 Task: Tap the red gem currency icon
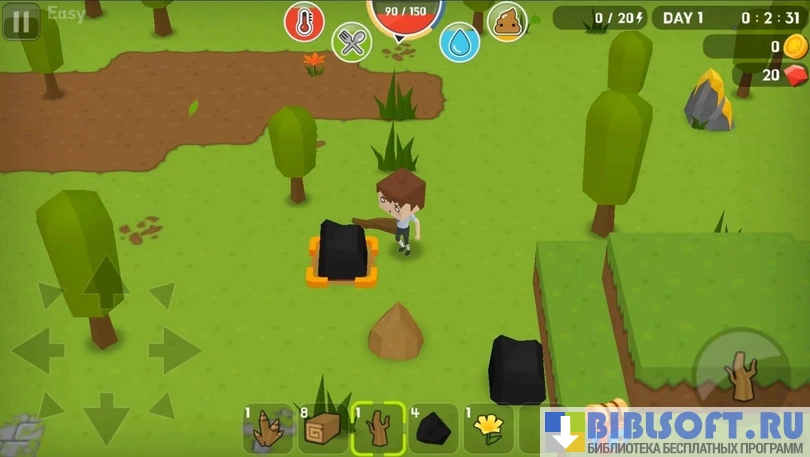pos(796,75)
